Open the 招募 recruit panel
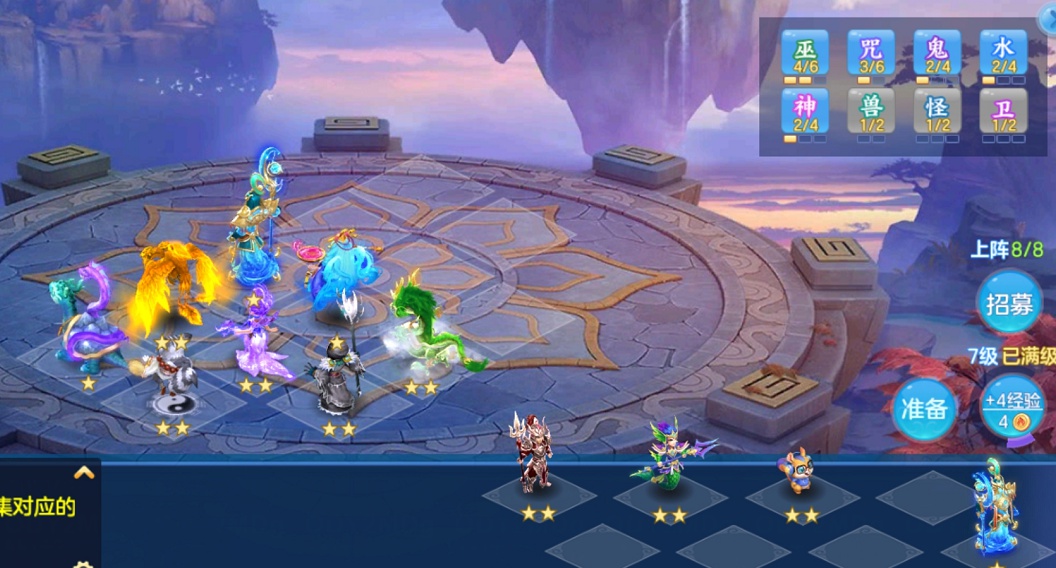This screenshot has height=568, width=1056. pyautogui.click(x=1009, y=303)
